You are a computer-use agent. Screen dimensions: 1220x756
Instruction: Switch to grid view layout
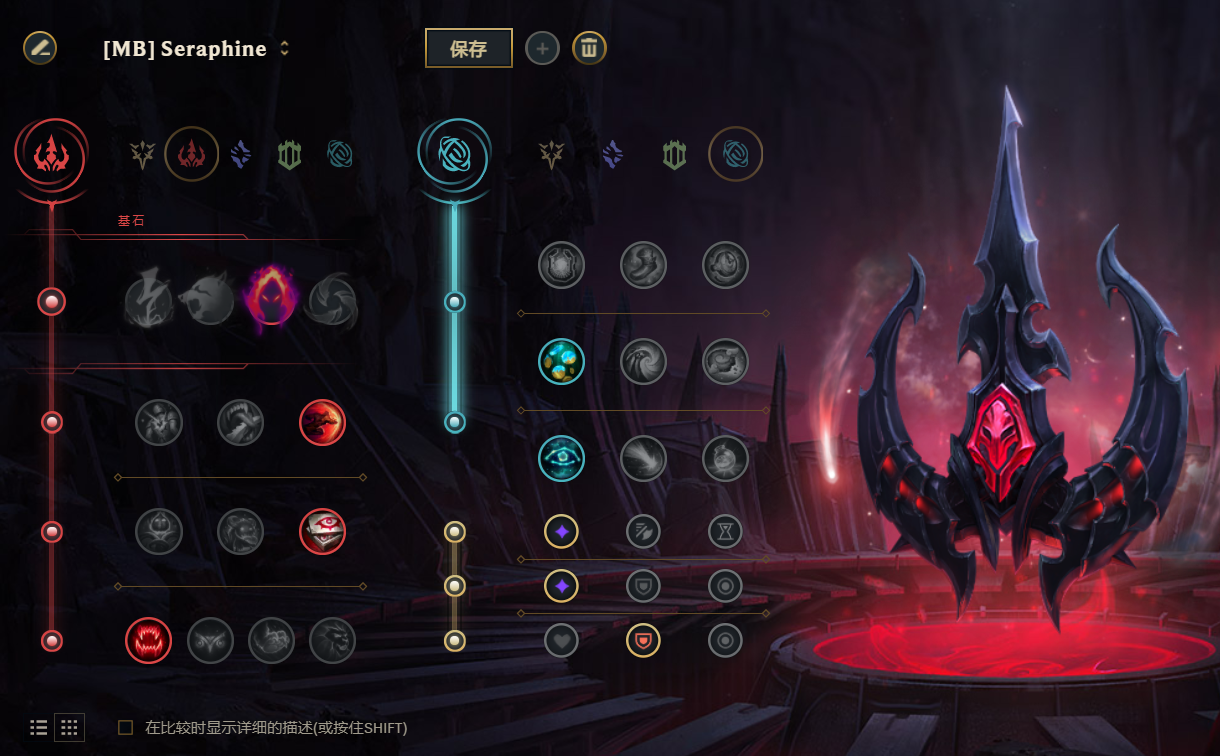coord(69,728)
